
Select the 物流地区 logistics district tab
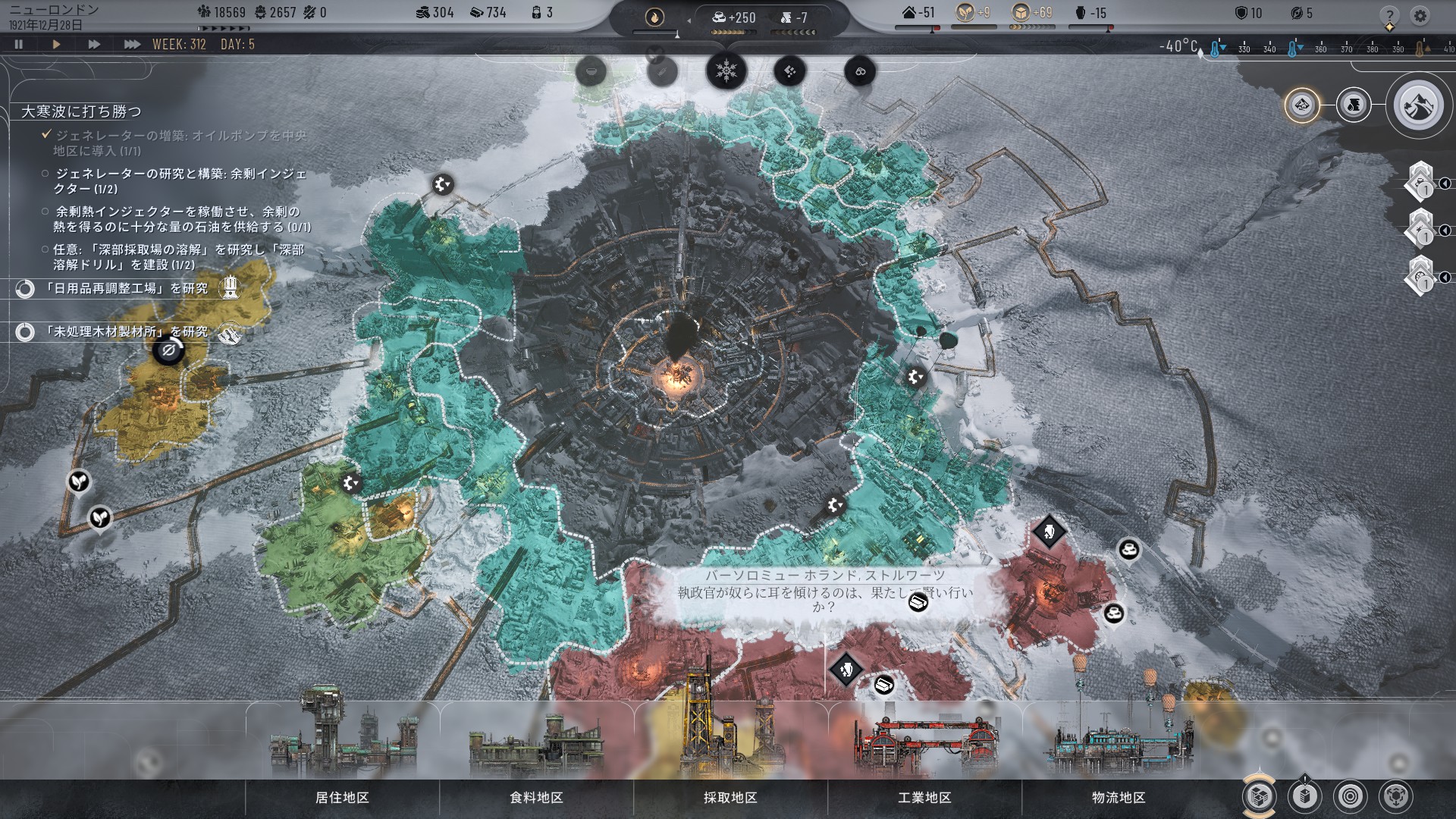click(1119, 798)
